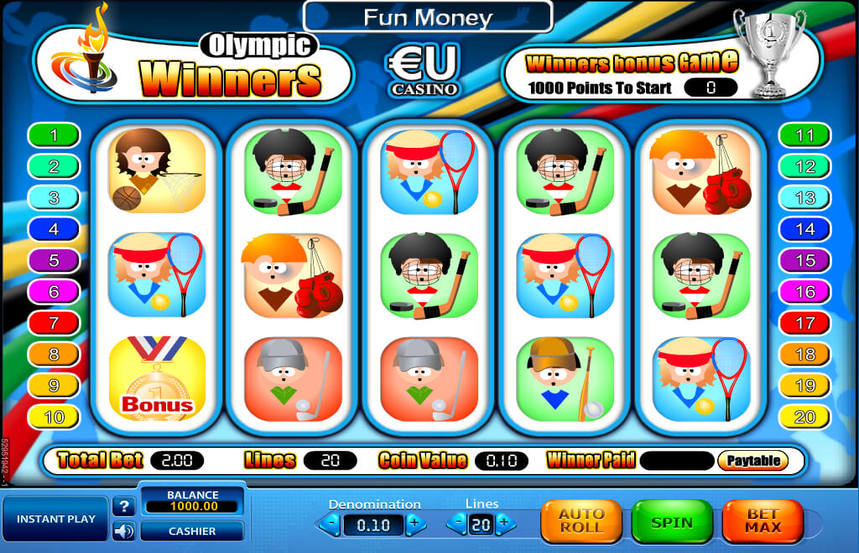
Task: Choose payline number 4
Action: click(53, 229)
